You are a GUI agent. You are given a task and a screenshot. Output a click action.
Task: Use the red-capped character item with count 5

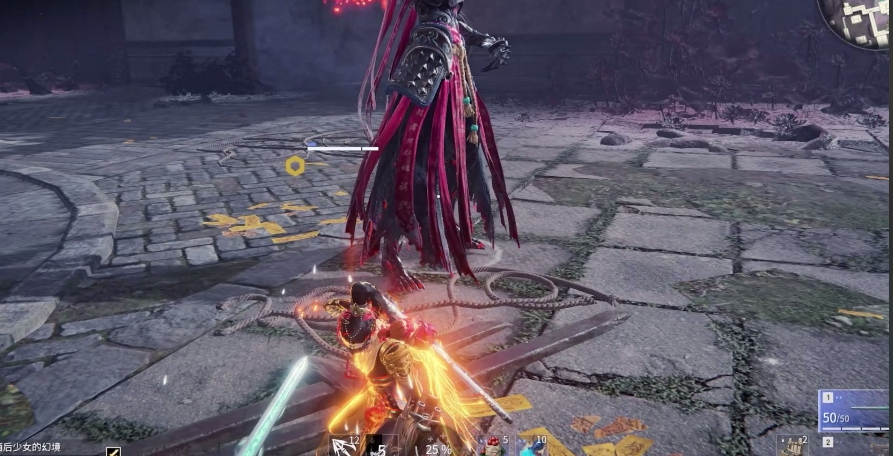(x=490, y=446)
